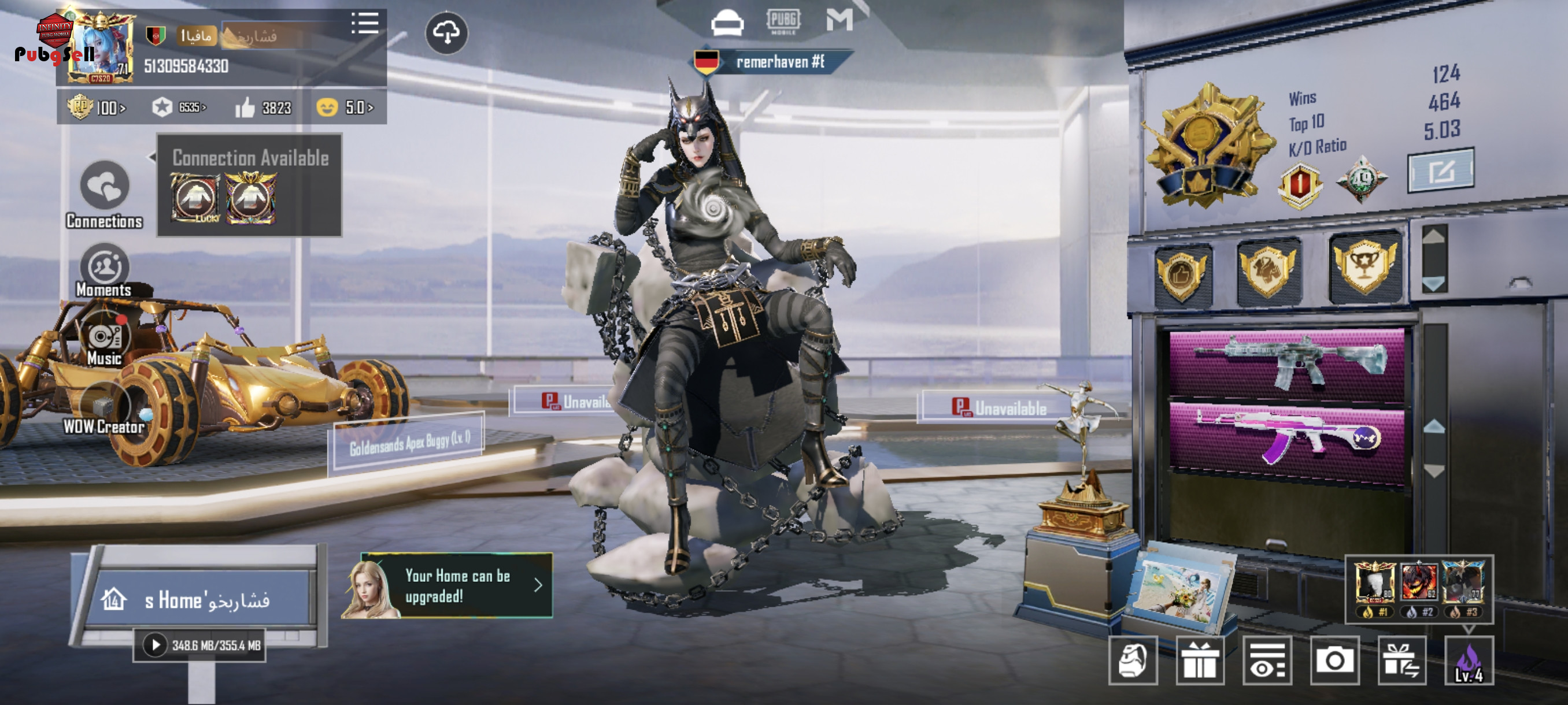
Task: Open Royale Pass level 100
Action: tap(97, 107)
